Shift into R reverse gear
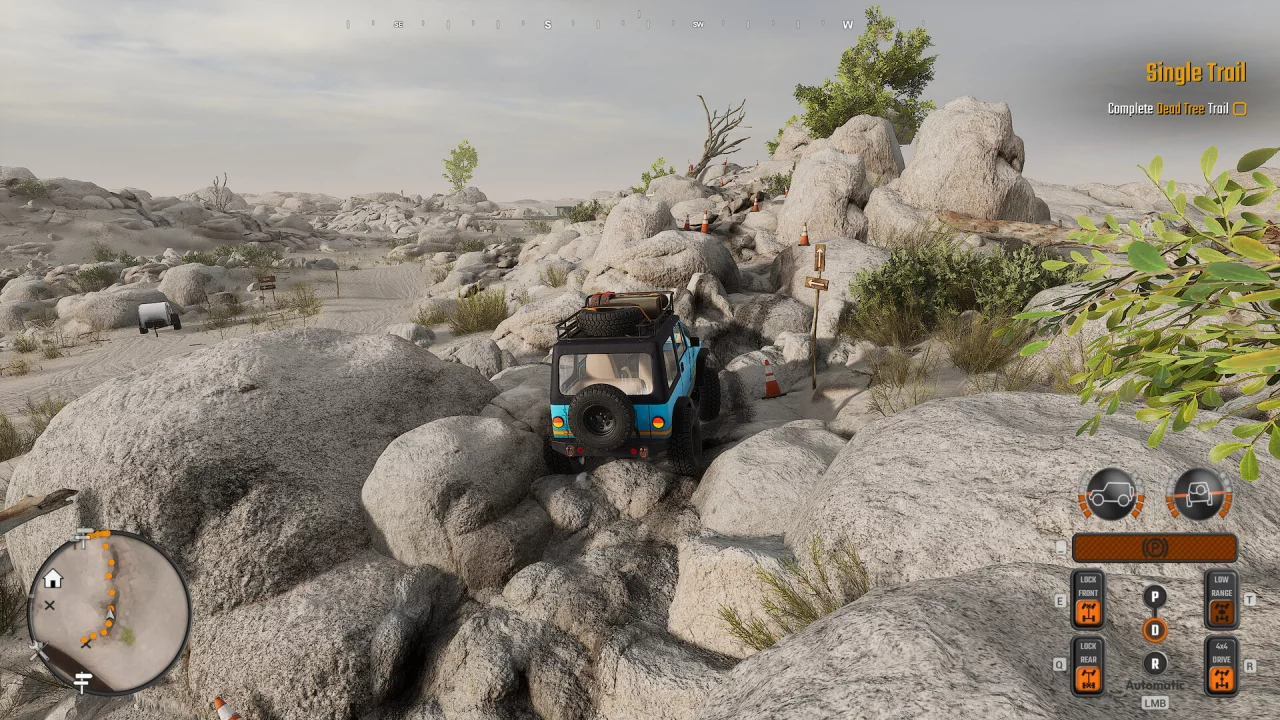The width and height of the screenshot is (1280, 720). pyautogui.click(x=1154, y=663)
